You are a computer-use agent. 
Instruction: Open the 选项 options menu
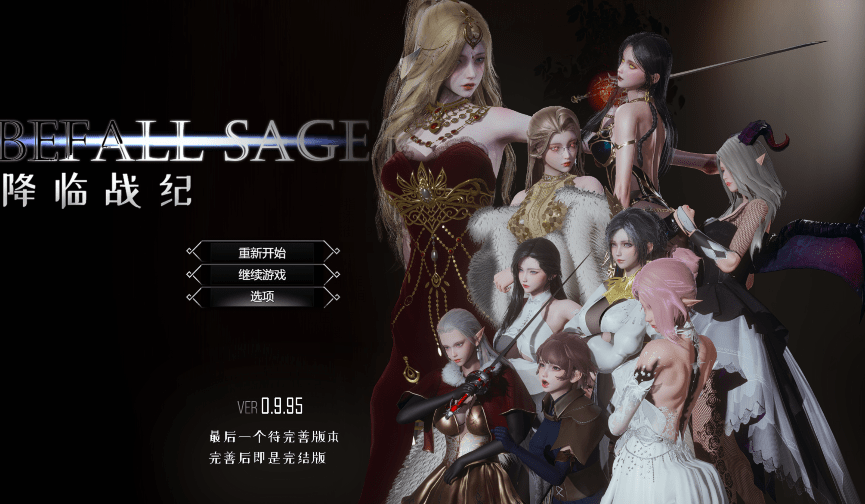tap(262, 297)
